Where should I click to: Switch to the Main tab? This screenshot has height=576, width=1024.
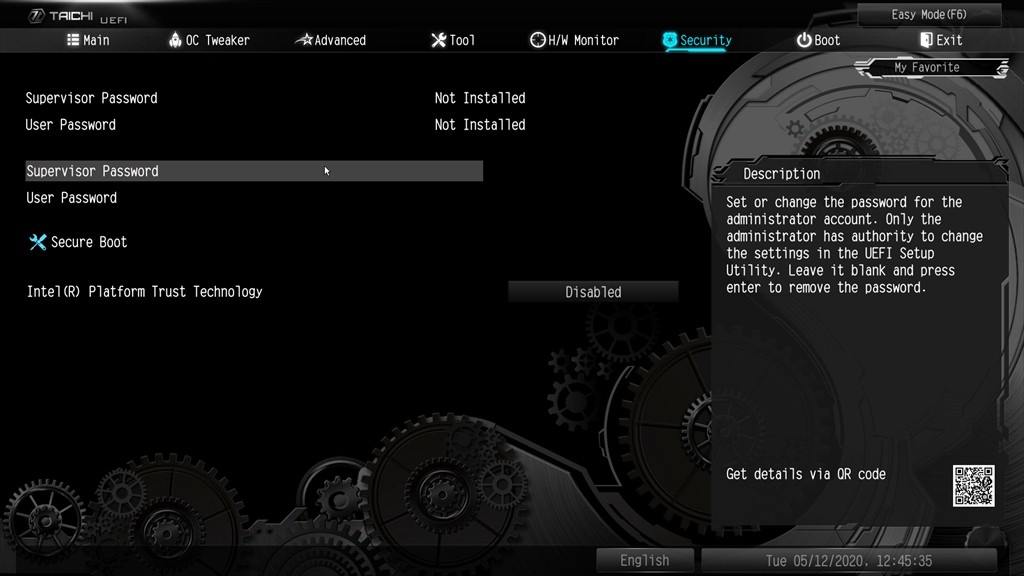pyautogui.click(x=88, y=40)
